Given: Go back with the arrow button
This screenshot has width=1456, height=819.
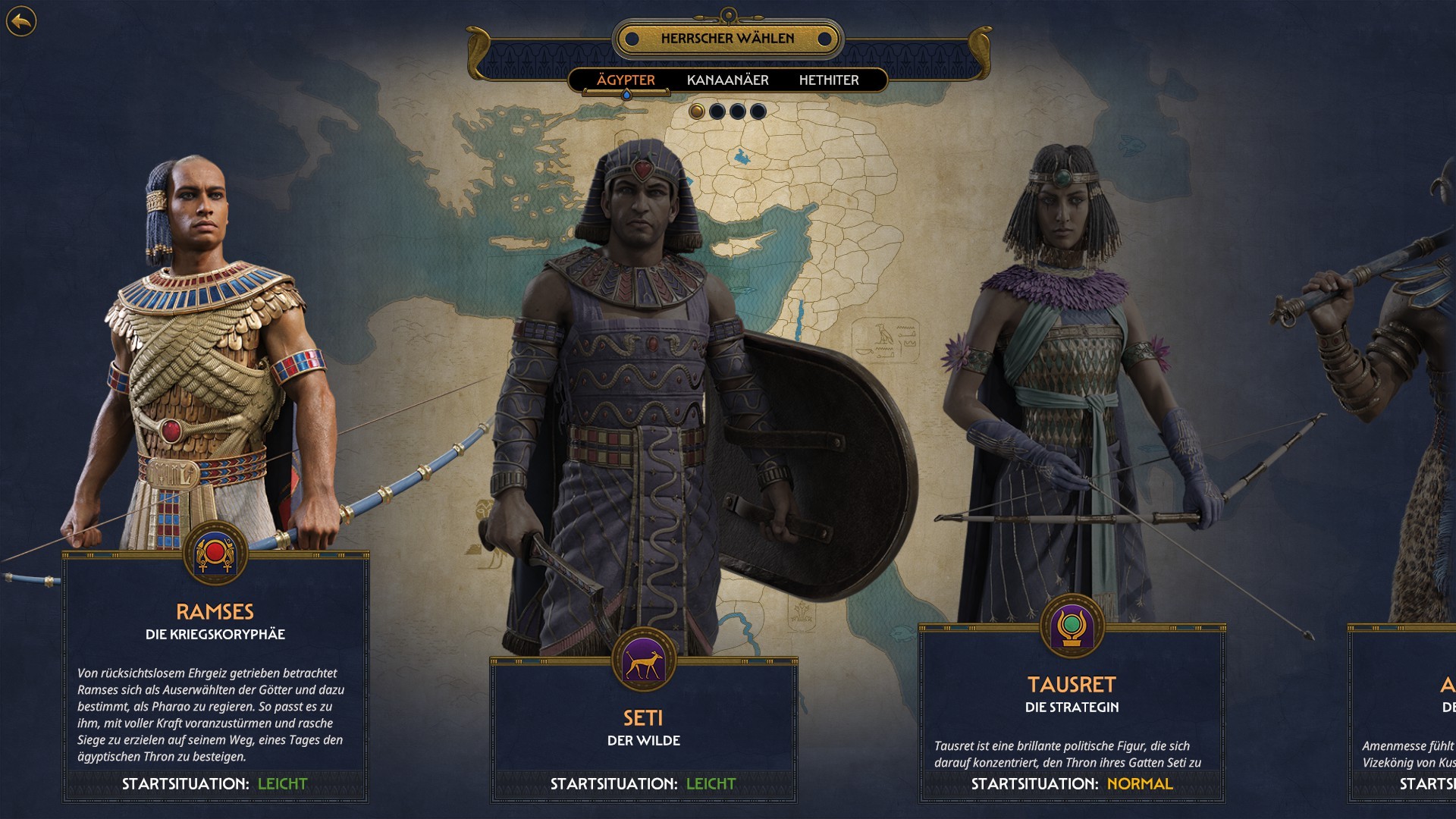Looking at the screenshot, I should click(x=21, y=21).
